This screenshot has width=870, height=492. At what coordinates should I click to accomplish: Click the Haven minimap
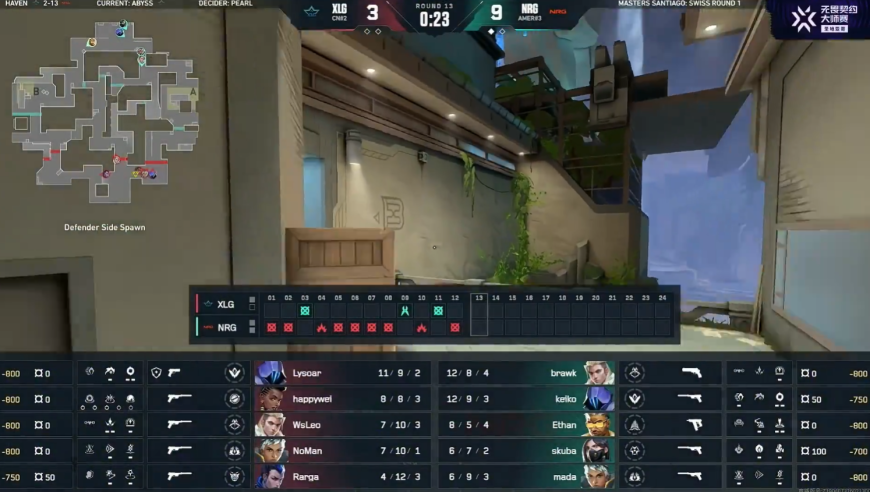104,110
